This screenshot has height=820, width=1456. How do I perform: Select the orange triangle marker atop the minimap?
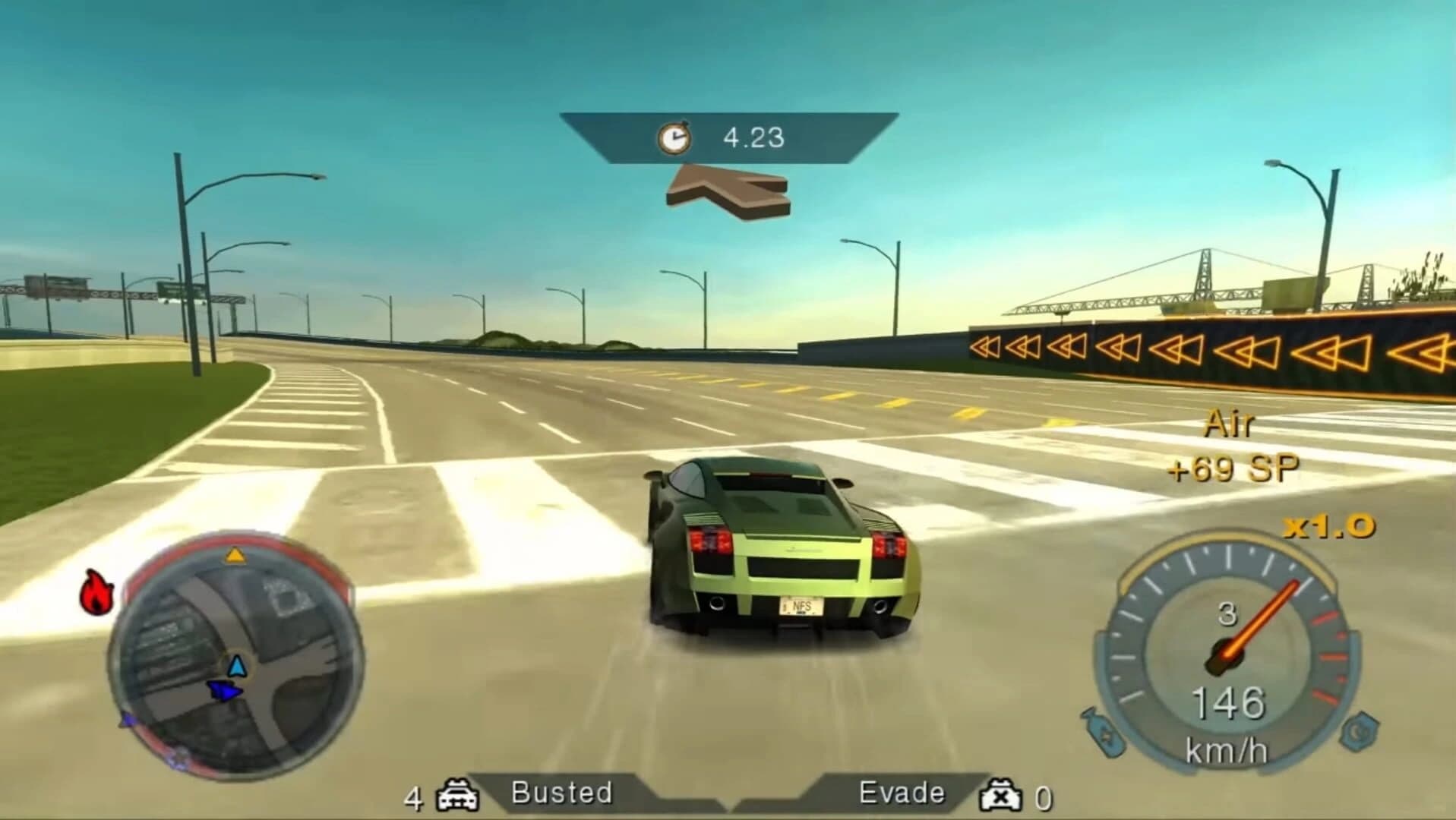(235, 555)
